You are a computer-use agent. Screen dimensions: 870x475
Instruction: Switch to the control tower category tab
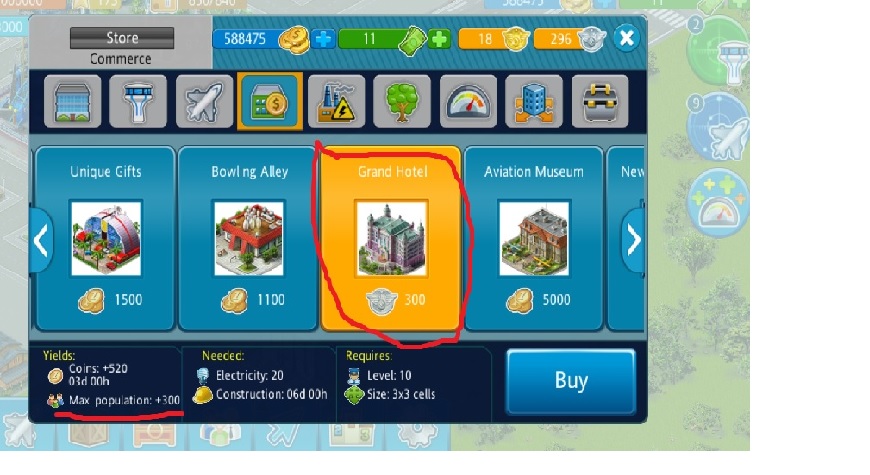pos(137,101)
